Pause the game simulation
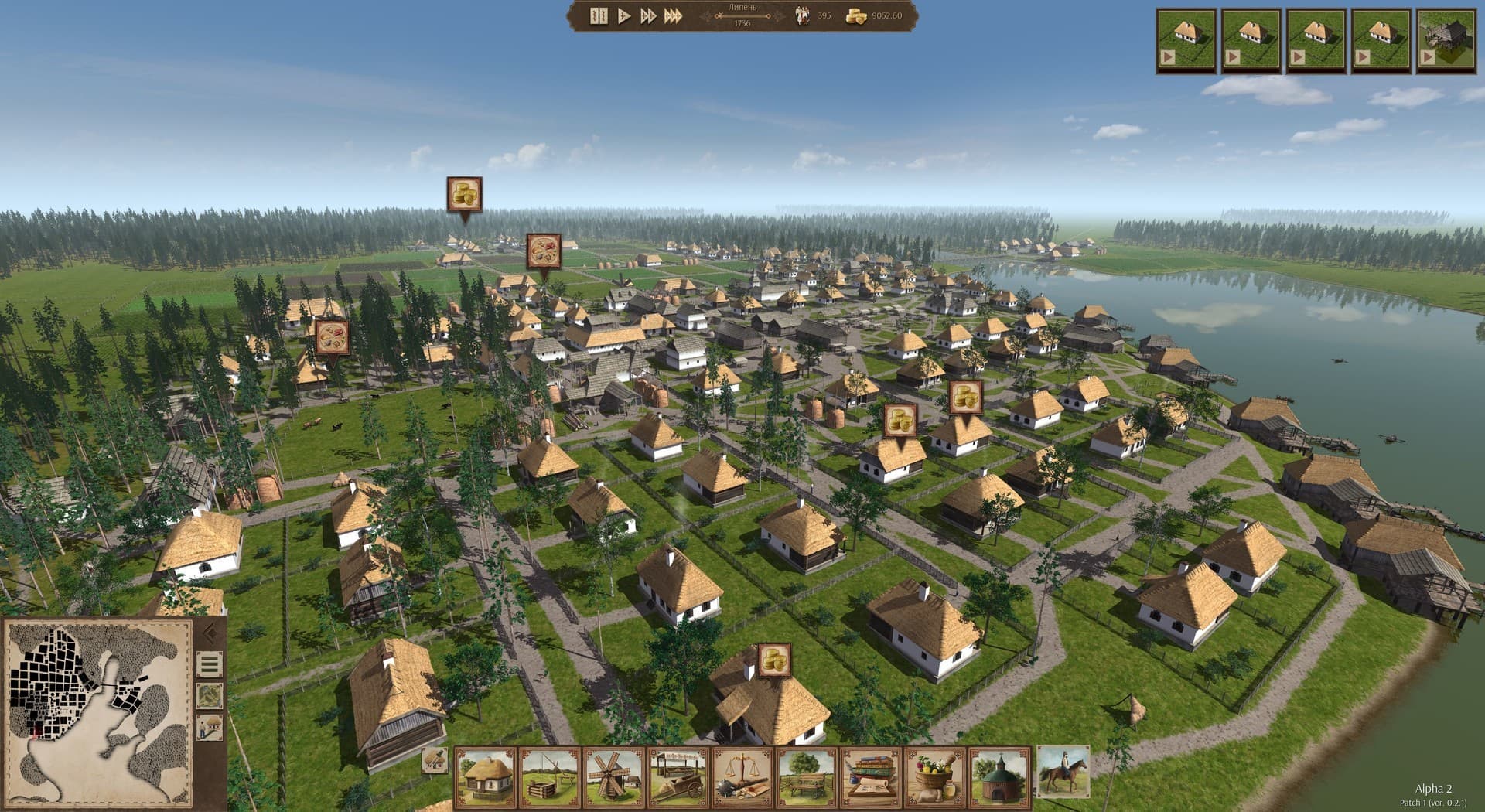This screenshot has height=812, width=1485. click(599, 15)
